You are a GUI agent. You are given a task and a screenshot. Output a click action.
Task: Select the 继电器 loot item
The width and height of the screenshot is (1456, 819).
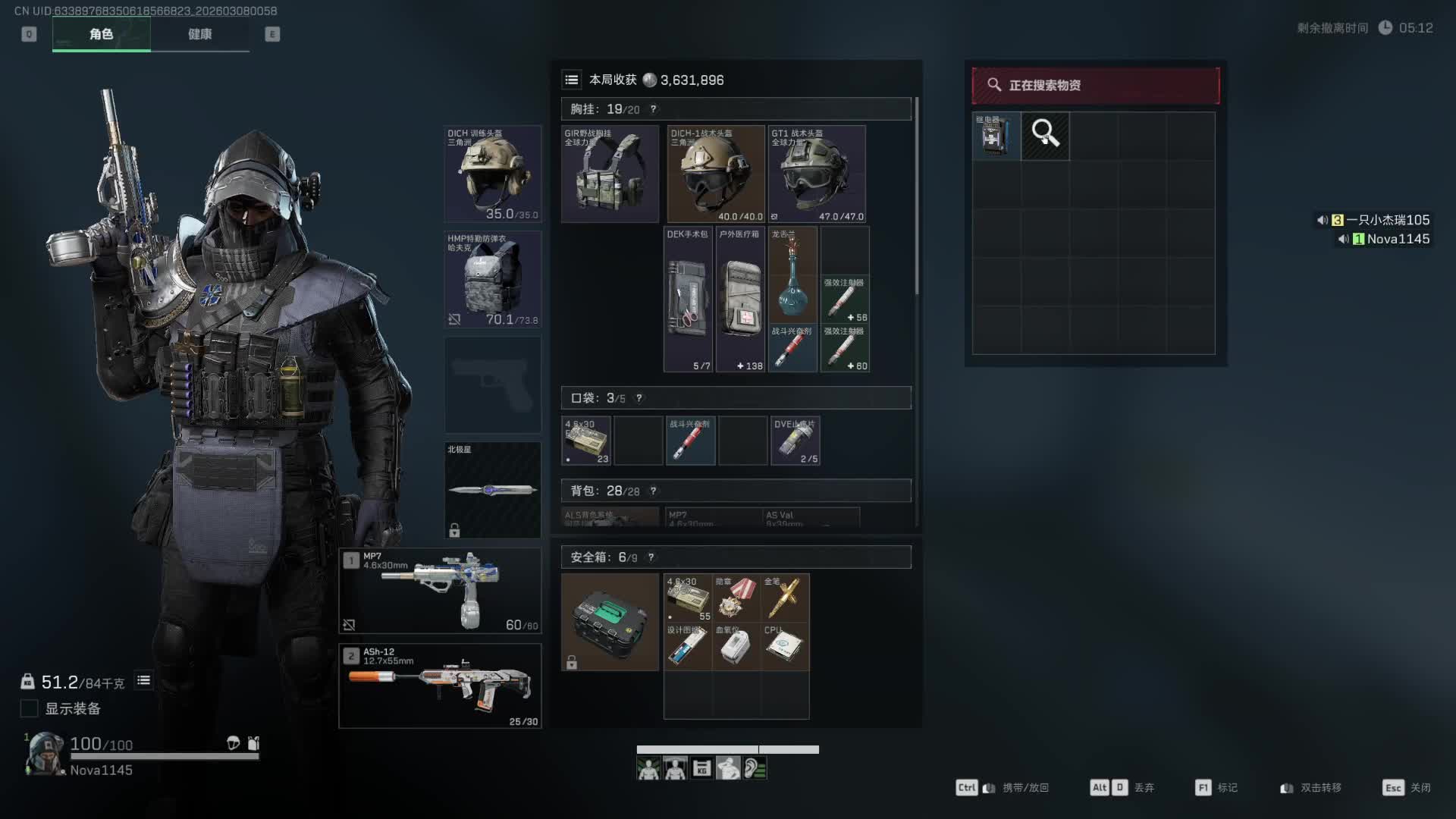[x=996, y=136]
